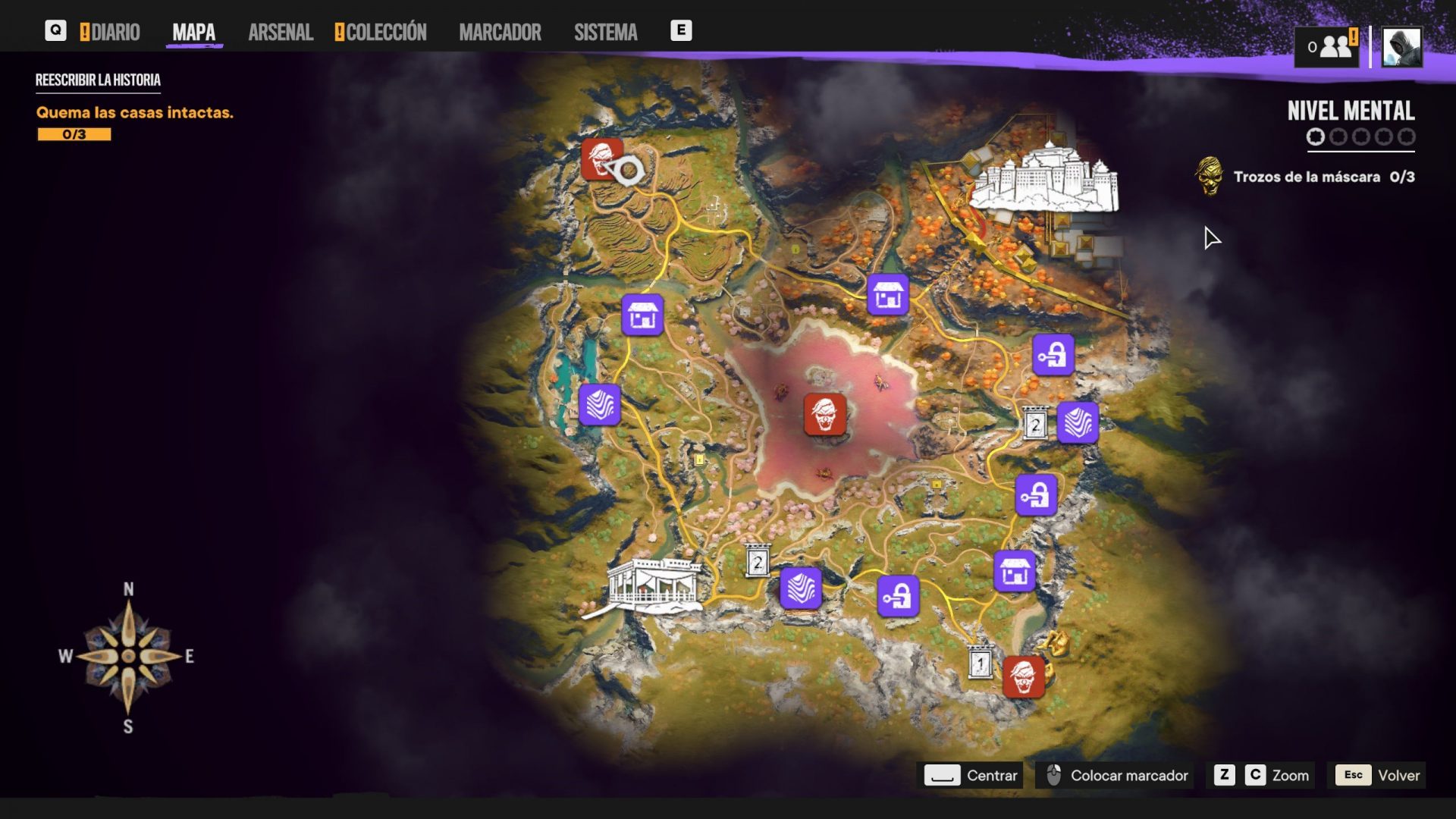Open the Arsenal tab

tap(281, 32)
